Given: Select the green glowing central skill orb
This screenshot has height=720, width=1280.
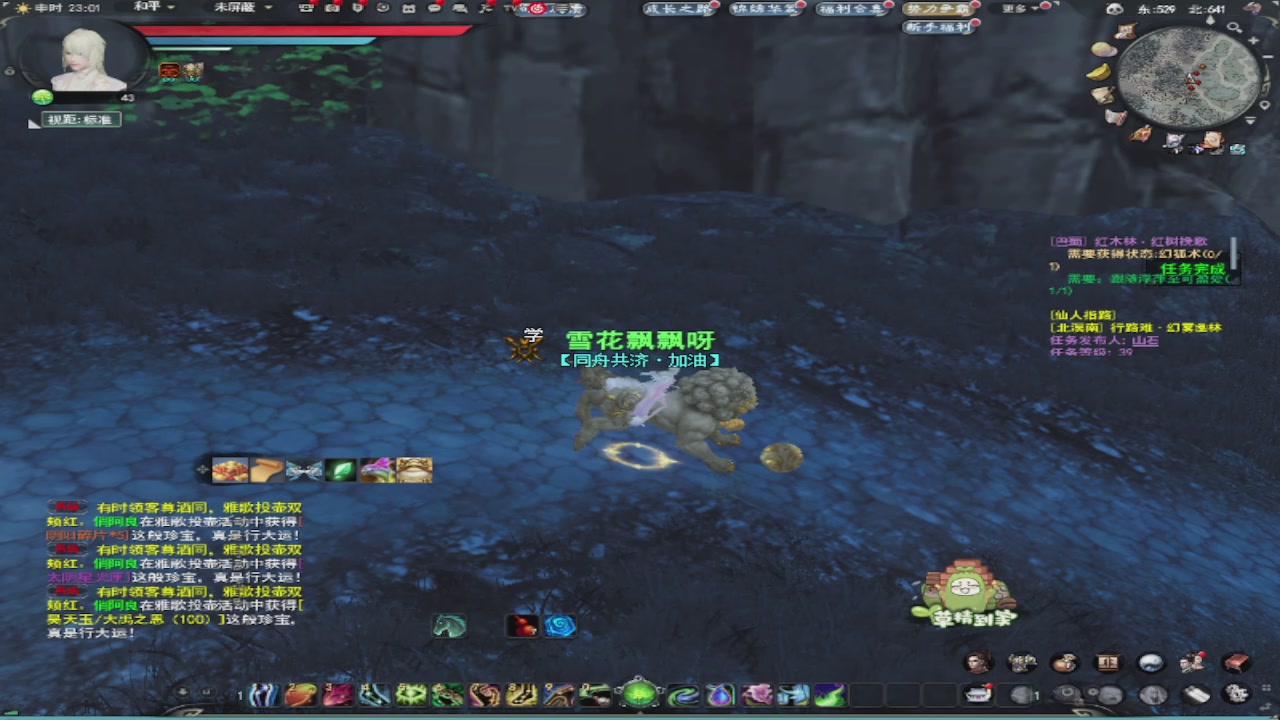Looking at the screenshot, I should tap(640, 693).
